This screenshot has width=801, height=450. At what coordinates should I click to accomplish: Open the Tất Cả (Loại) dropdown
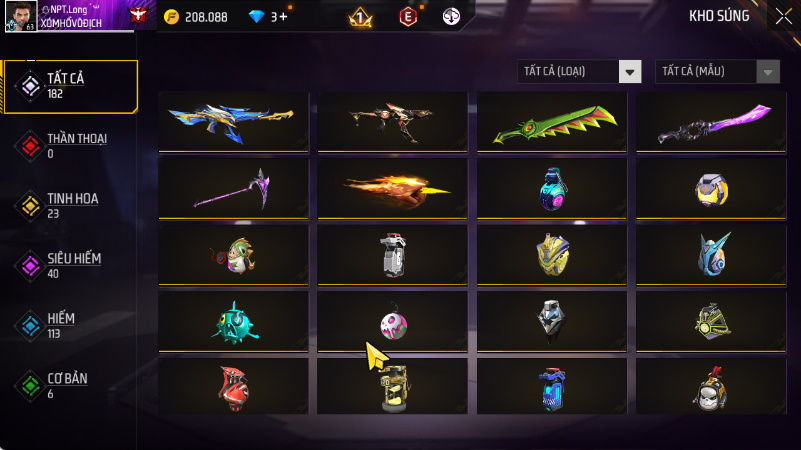(x=580, y=71)
